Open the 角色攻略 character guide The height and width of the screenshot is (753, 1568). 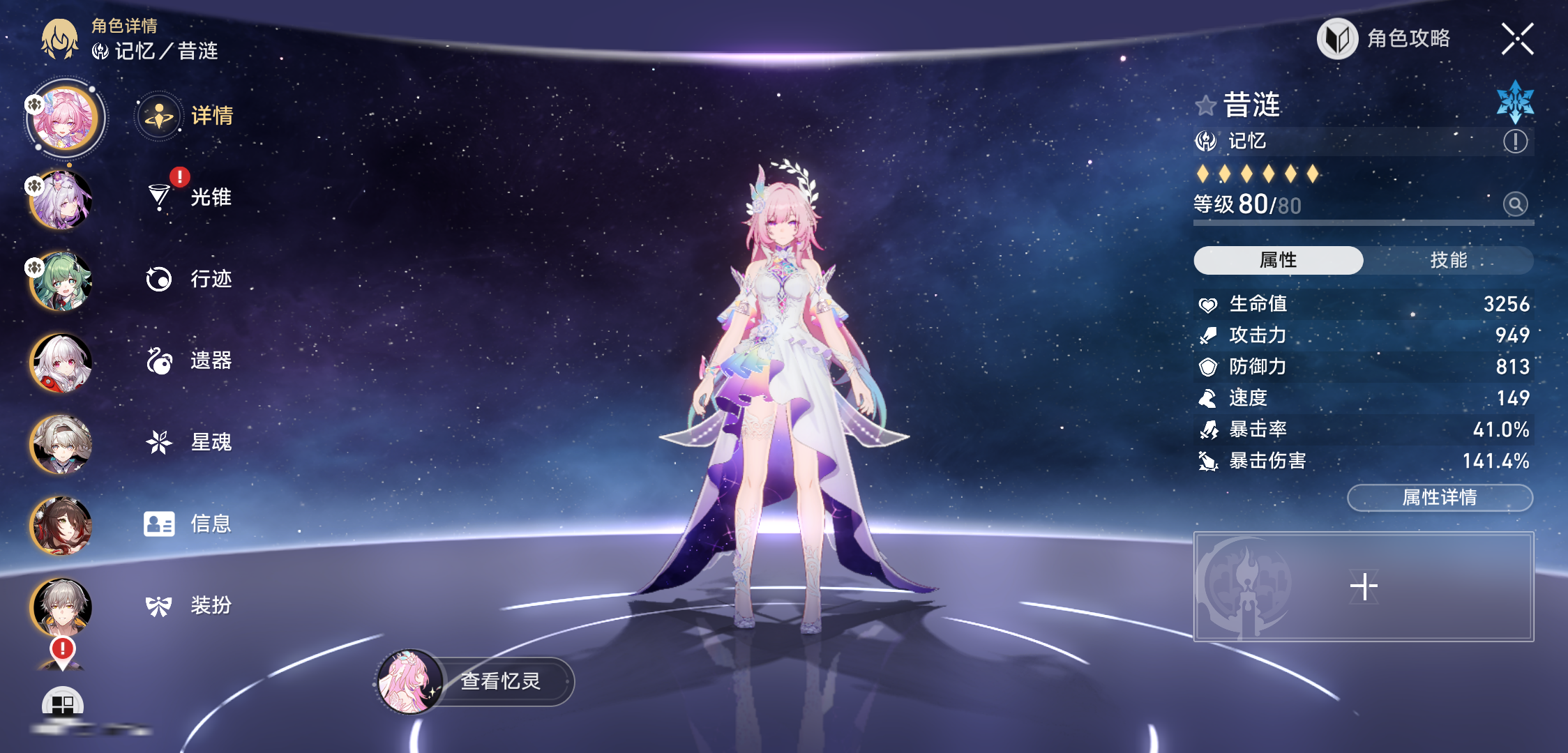pyautogui.click(x=1385, y=39)
